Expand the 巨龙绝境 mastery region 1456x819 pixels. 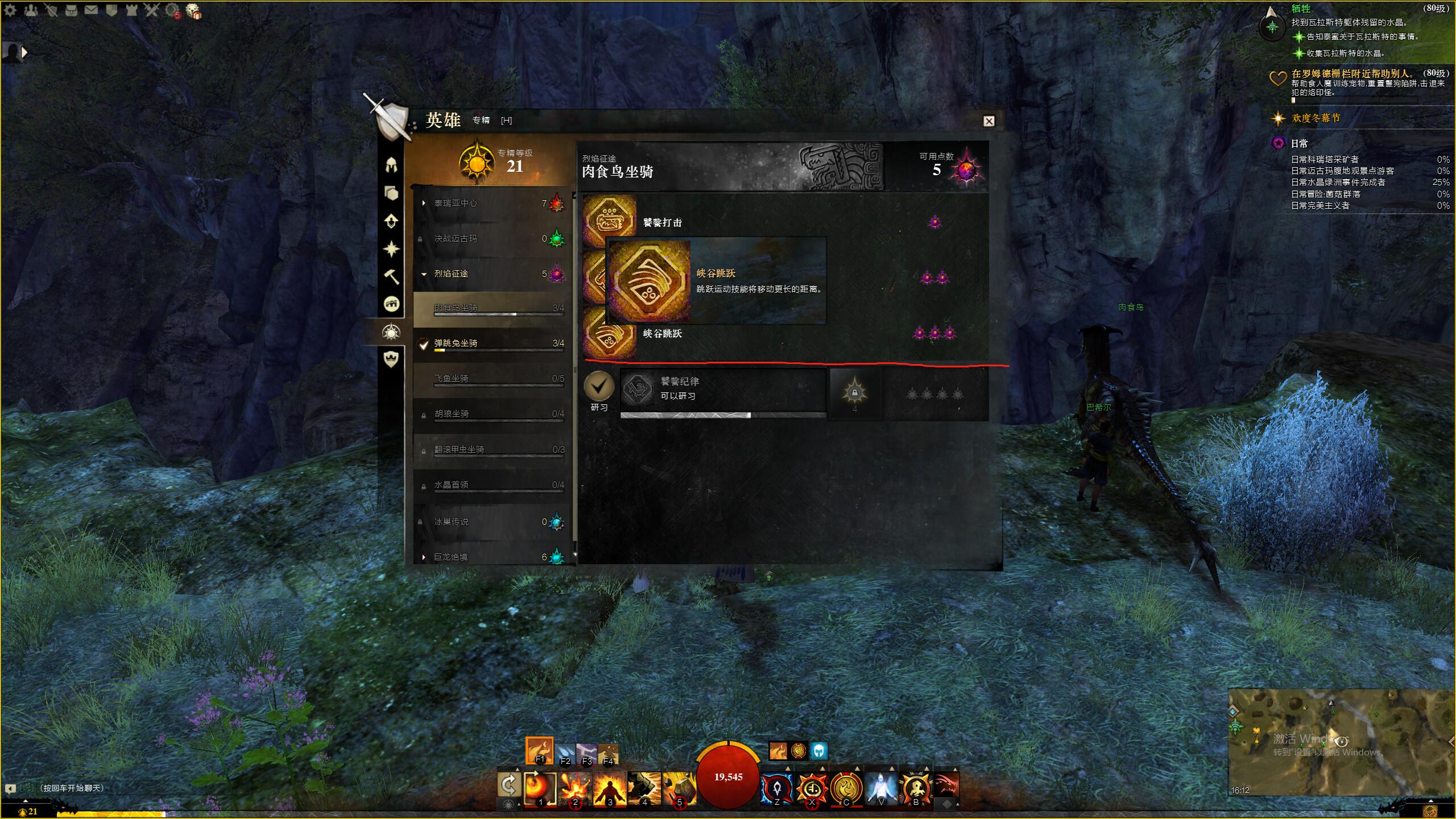click(424, 557)
